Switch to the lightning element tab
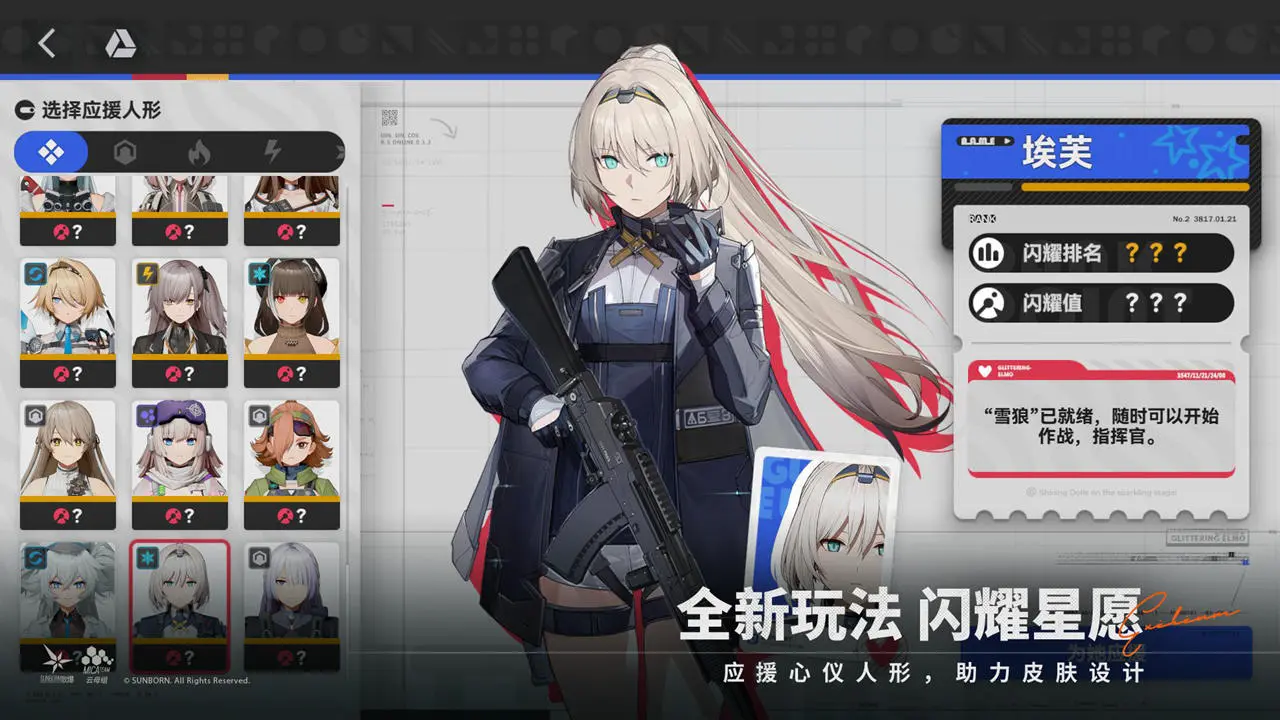 (x=272, y=151)
